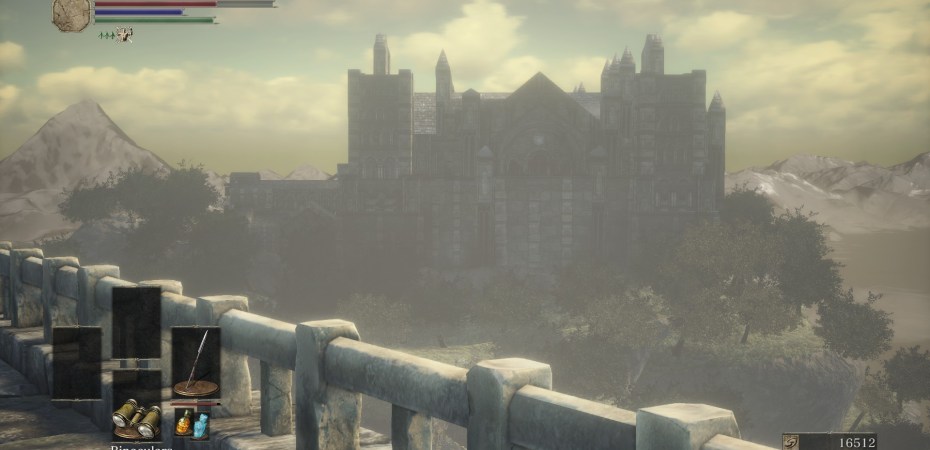Choose the orange Estus Flask icon
Image resolution: width=930 pixels, height=450 pixels.
click(x=186, y=422)
